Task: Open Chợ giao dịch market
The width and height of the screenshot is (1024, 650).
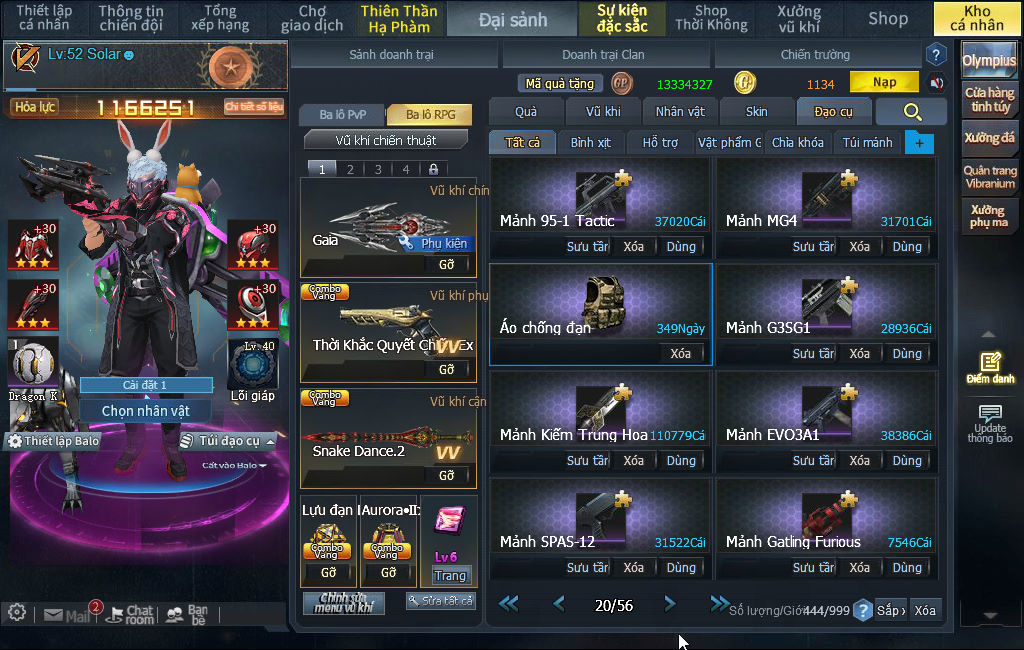Action: click(x=312, y=18)
